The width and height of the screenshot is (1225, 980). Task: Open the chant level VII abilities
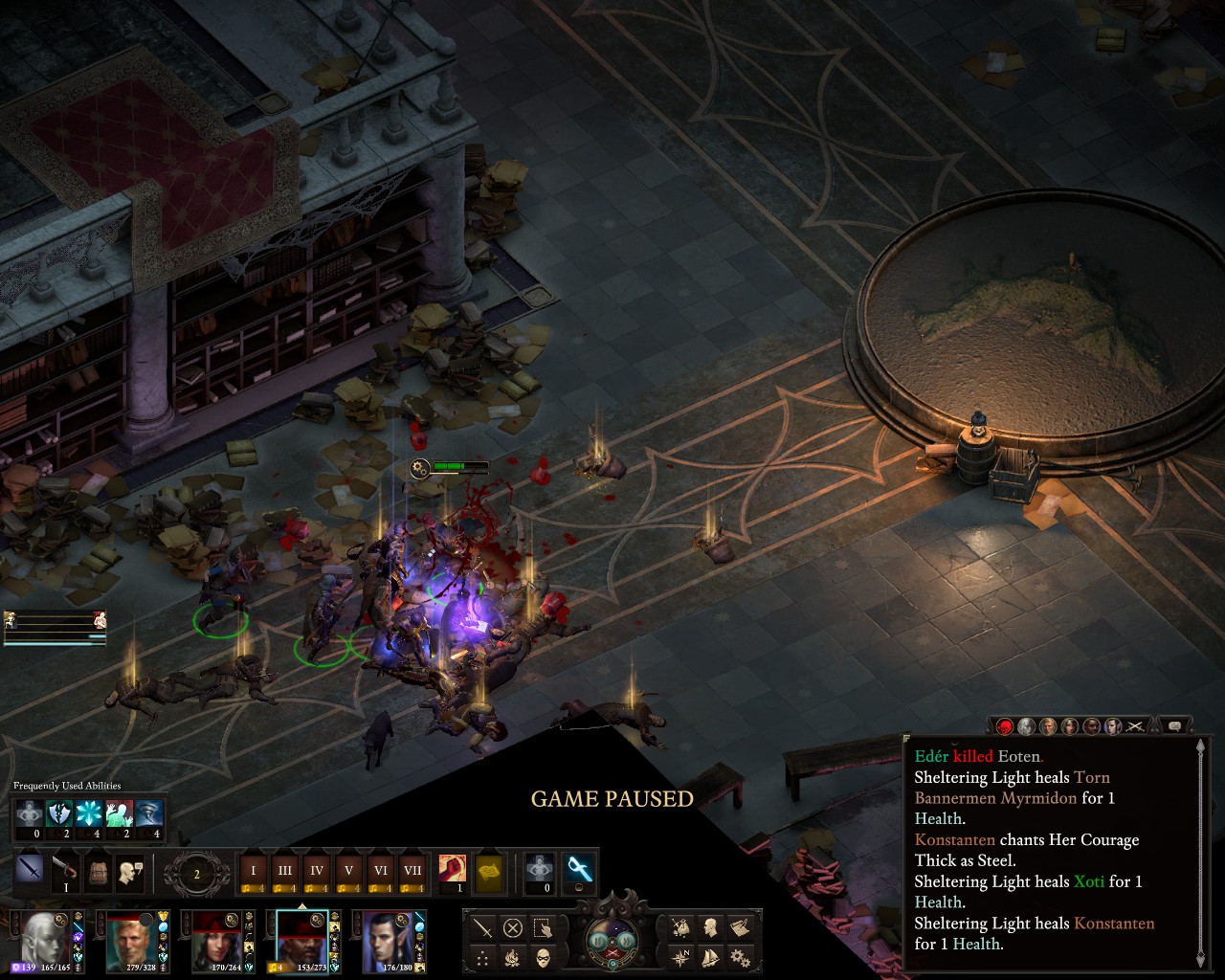412,872
